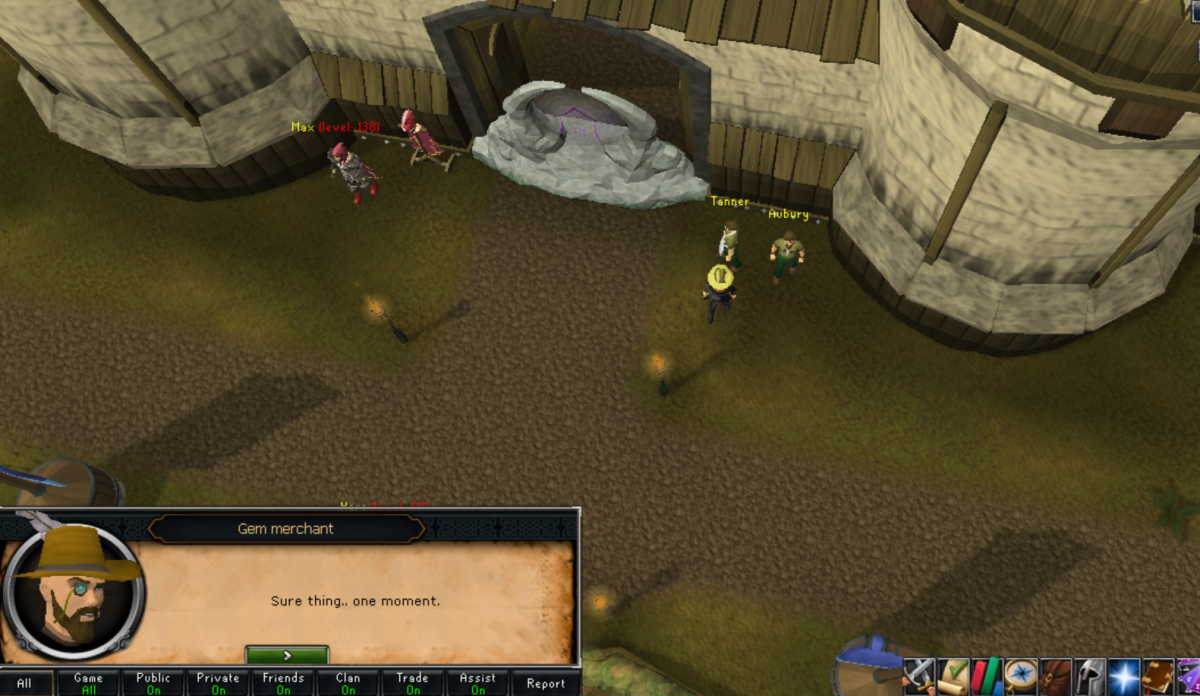1200x696 pixels.
Task: Open the helmet worn equipment tab
Action: (x=1090, y=676)
